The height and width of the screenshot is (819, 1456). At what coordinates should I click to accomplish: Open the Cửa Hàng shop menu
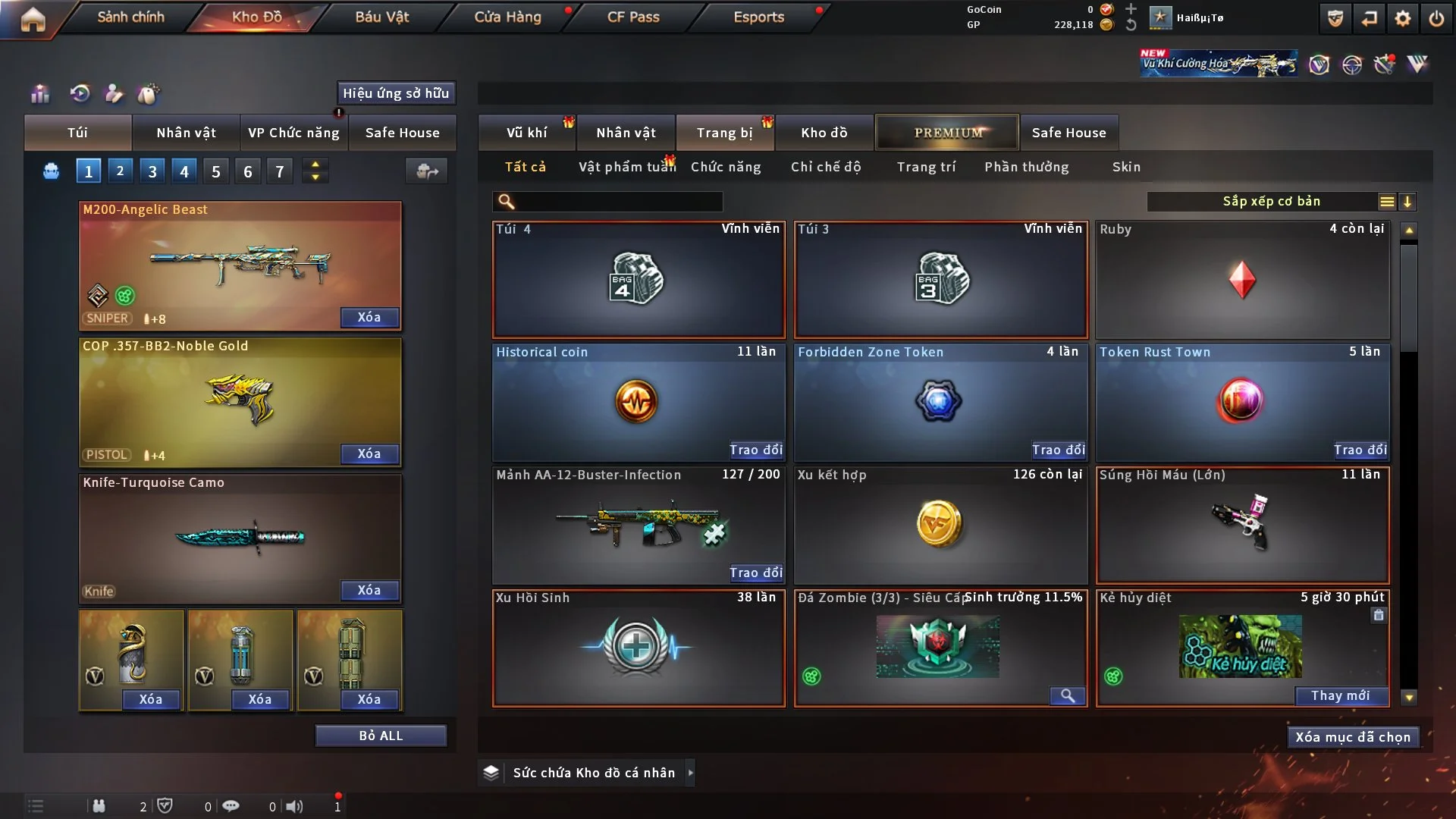[x=507, y=17]
